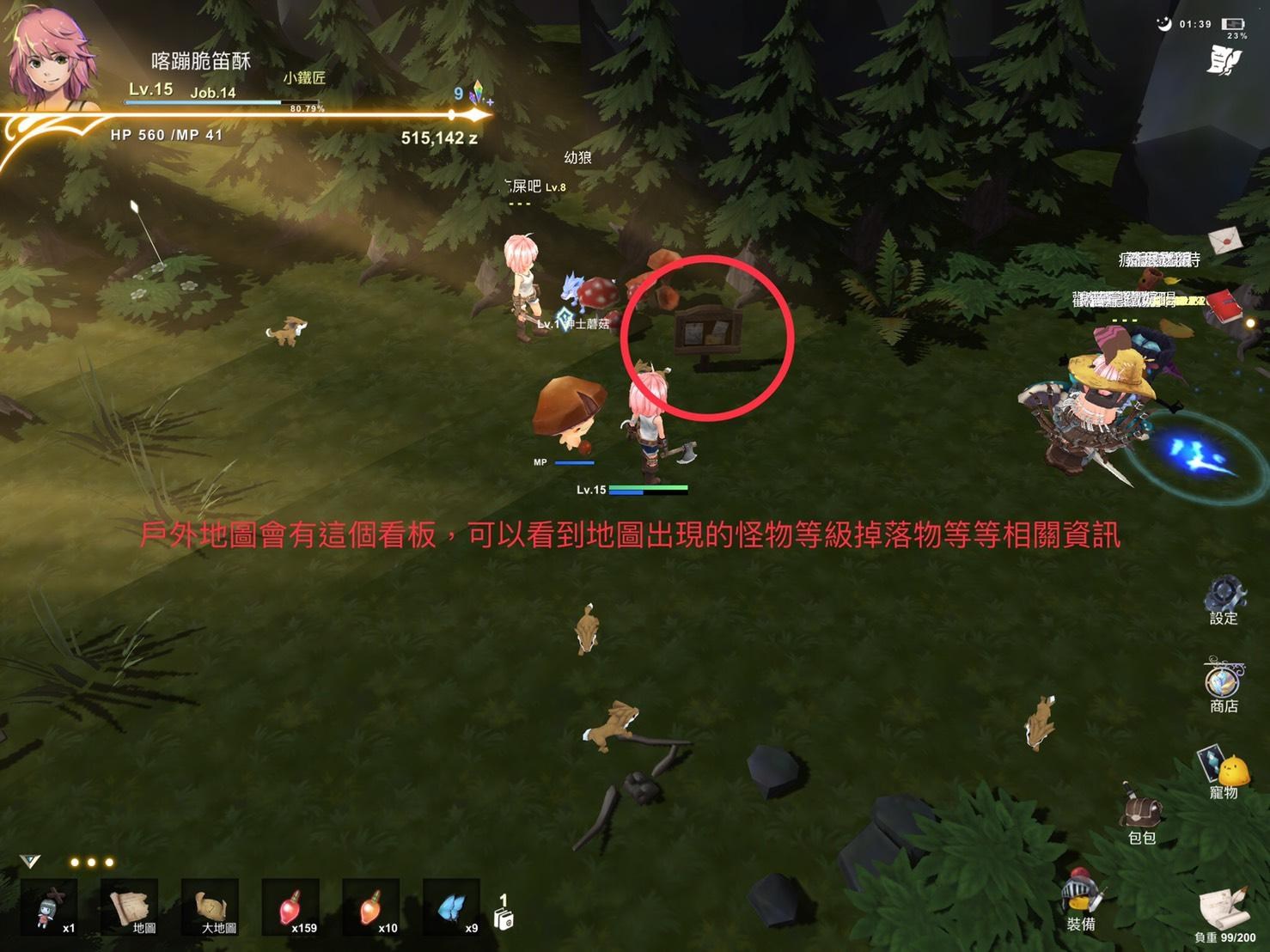Select the doll item x1 slot
The image size is (1270, 952).
click(x=50, y=908)
